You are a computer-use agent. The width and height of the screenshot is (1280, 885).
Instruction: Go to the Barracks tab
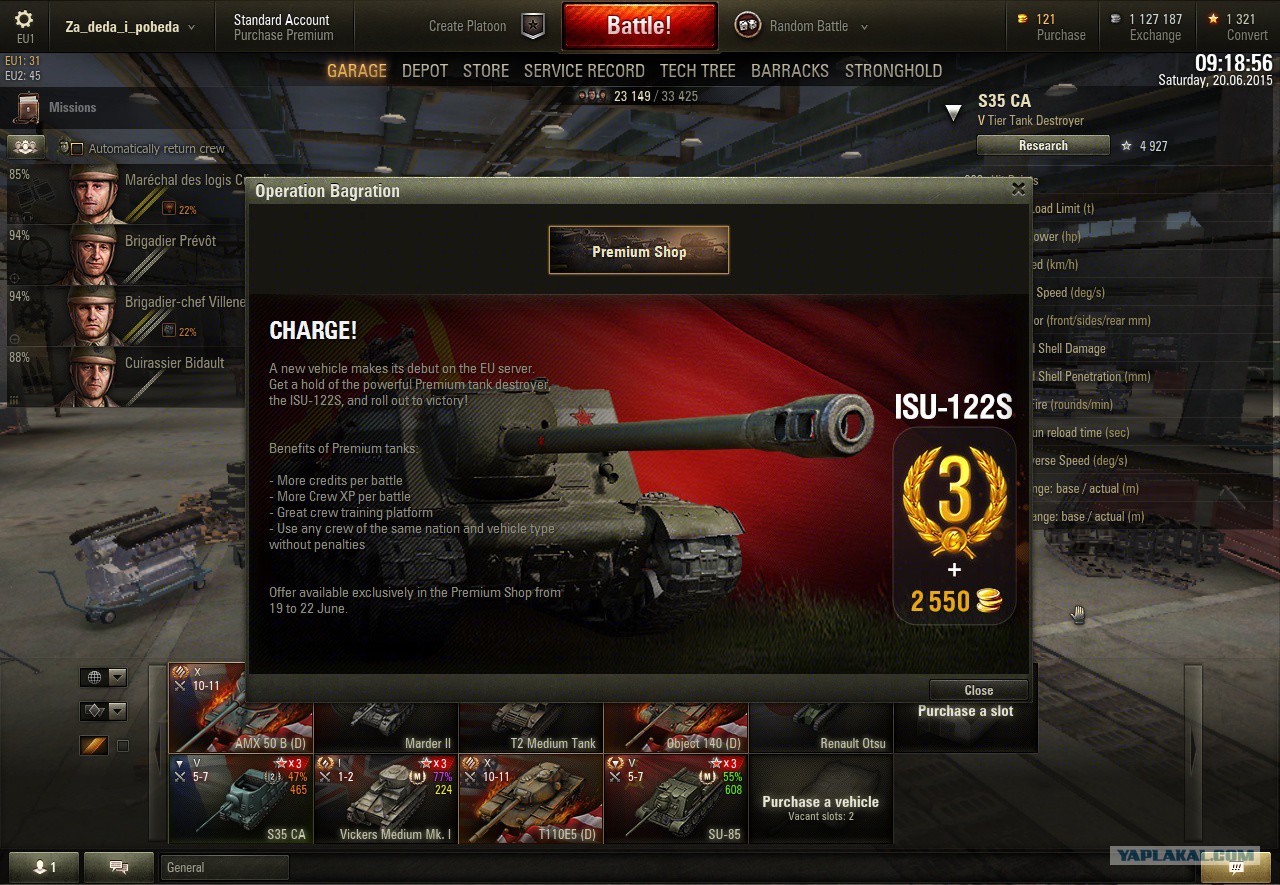pos(790,71)
